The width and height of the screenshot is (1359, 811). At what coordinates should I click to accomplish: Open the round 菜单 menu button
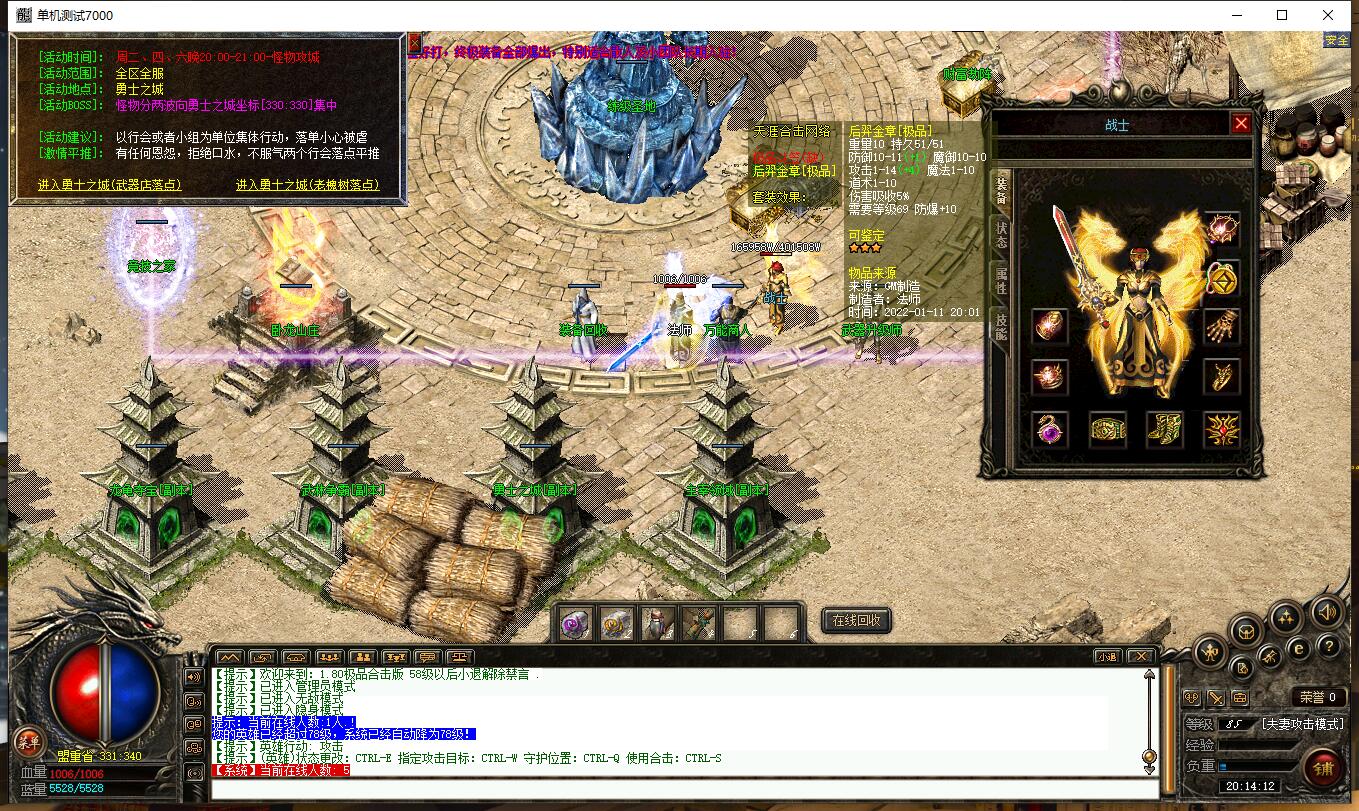click(x=28, y=740)
